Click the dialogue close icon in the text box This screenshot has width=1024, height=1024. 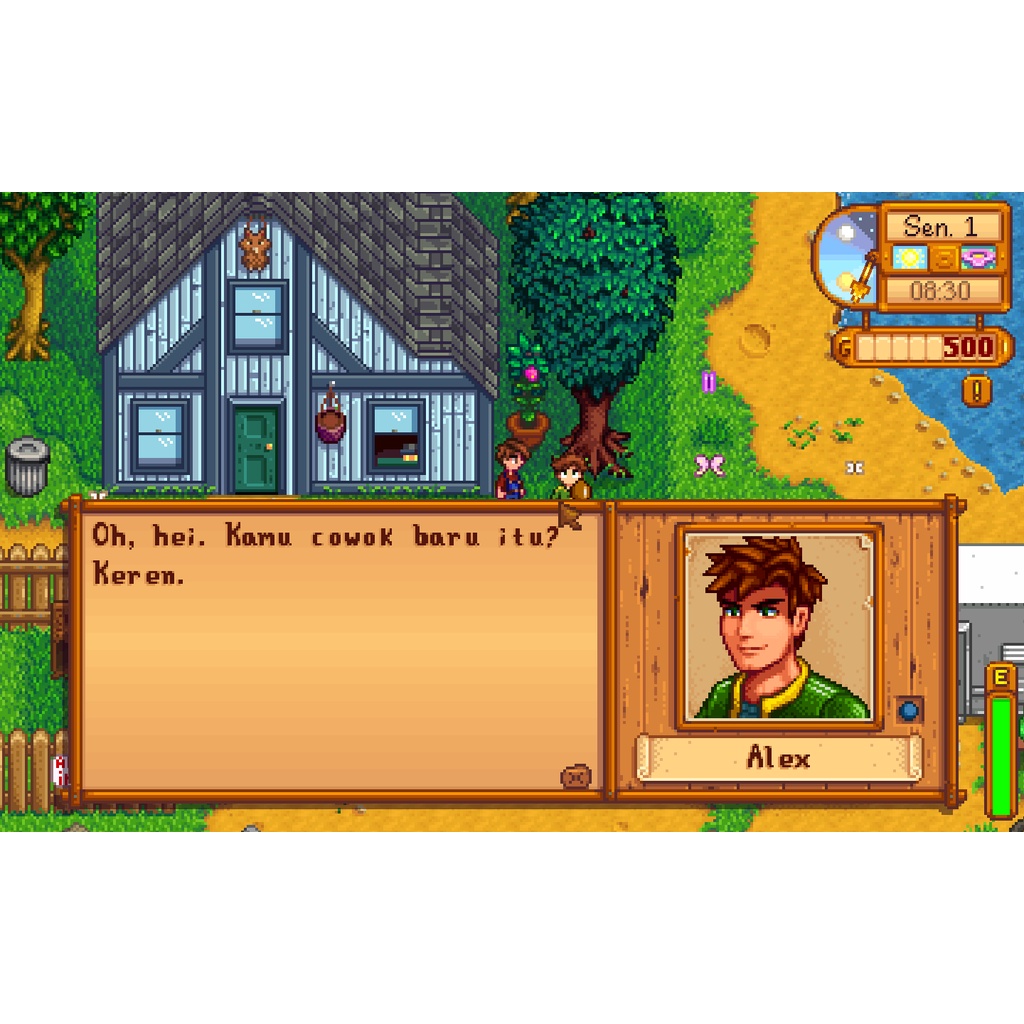click(x=576, y=776)
